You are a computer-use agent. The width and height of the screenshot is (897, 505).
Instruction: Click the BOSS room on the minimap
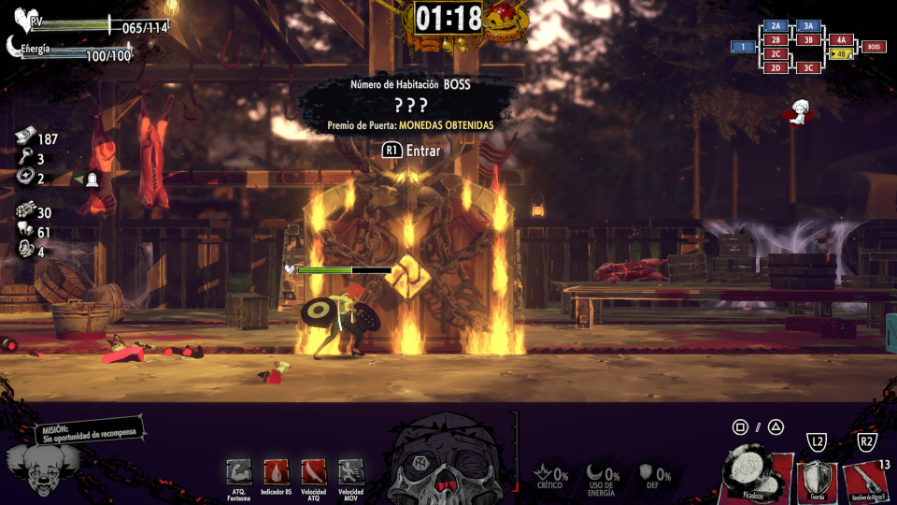pos(873,47)
